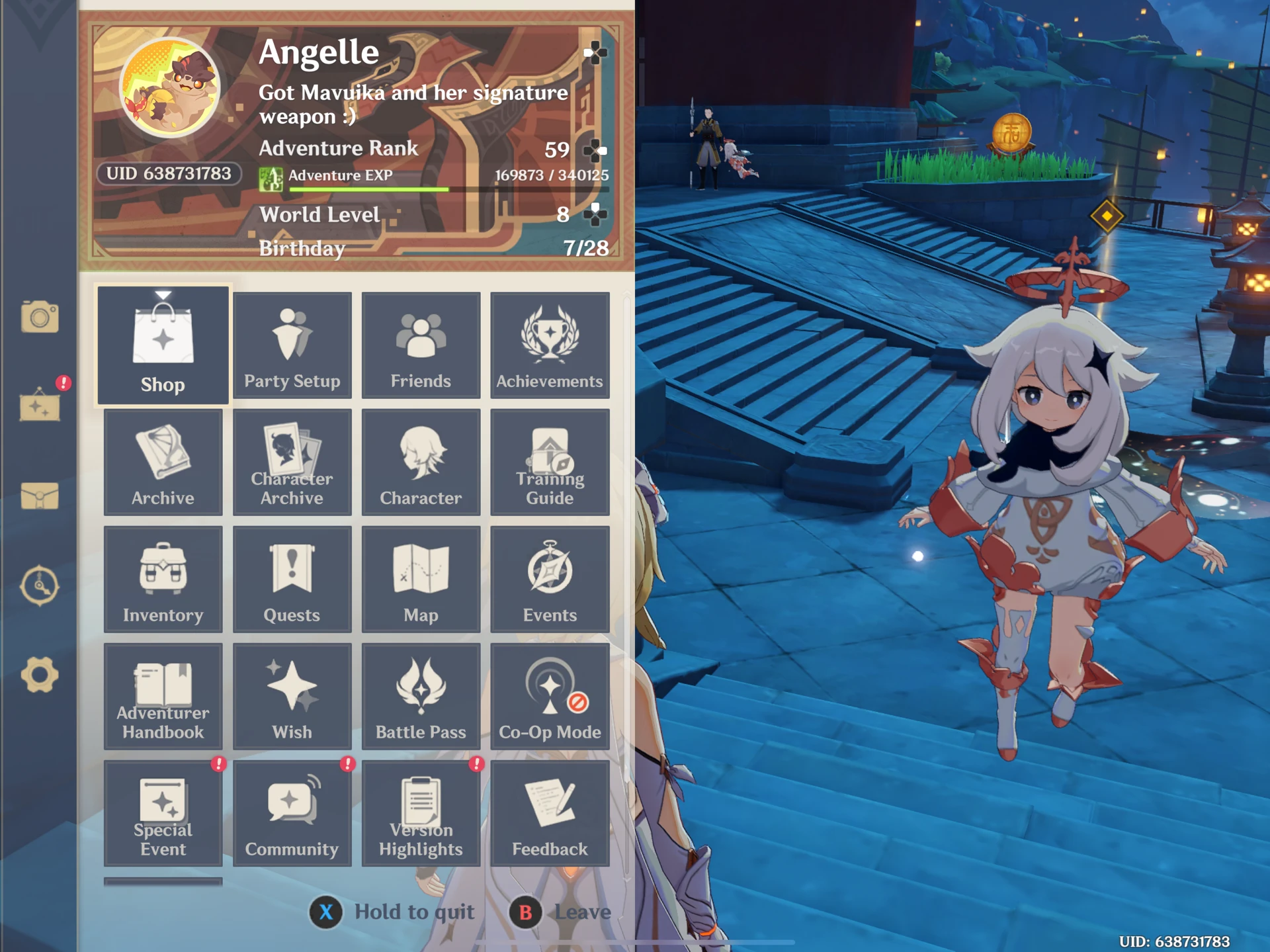Open the Map
This screenshot has width=1270, height=952.
pos(421,579)
